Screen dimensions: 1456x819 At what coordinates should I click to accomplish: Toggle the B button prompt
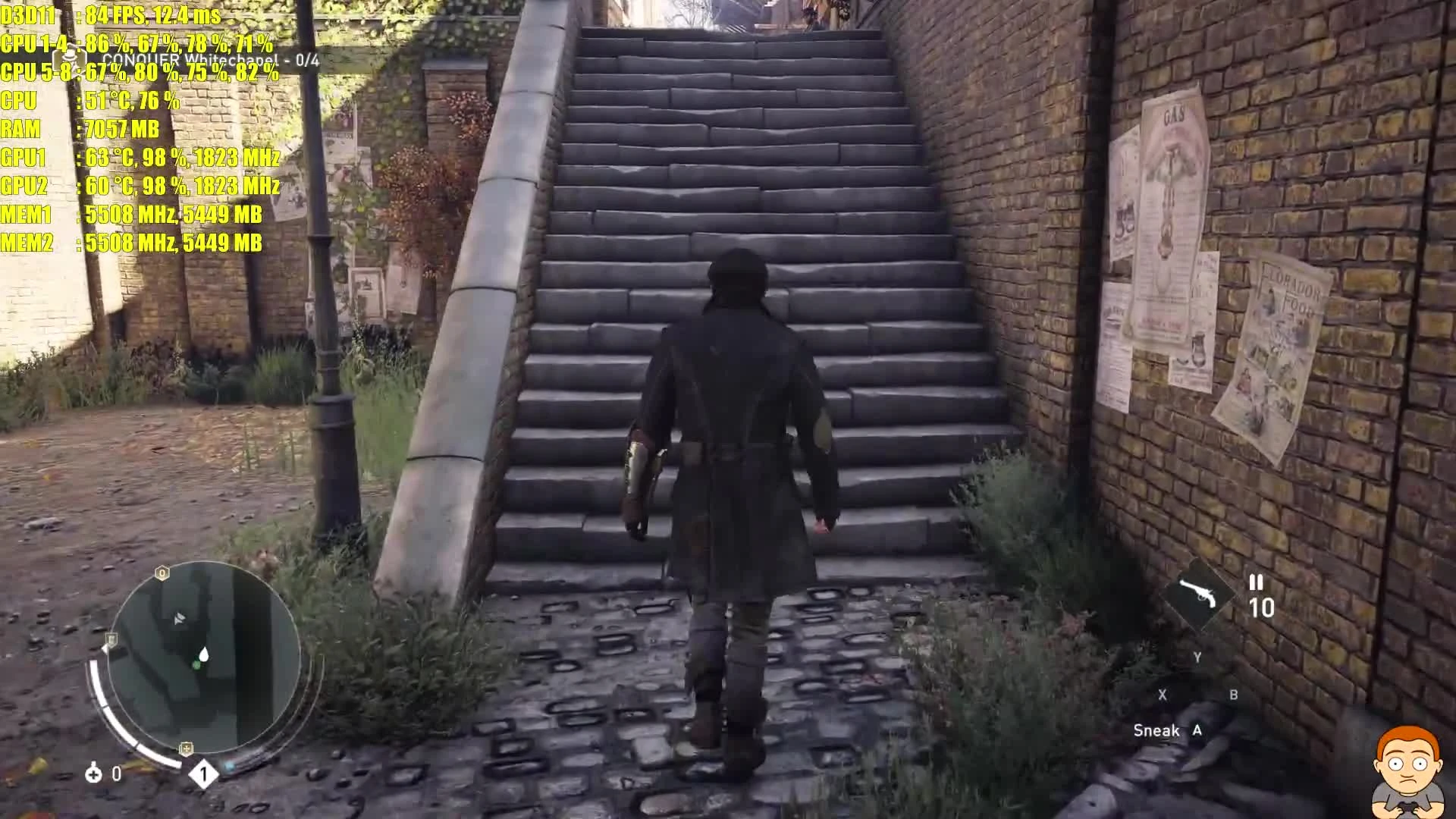click(x=1235, y=695)
